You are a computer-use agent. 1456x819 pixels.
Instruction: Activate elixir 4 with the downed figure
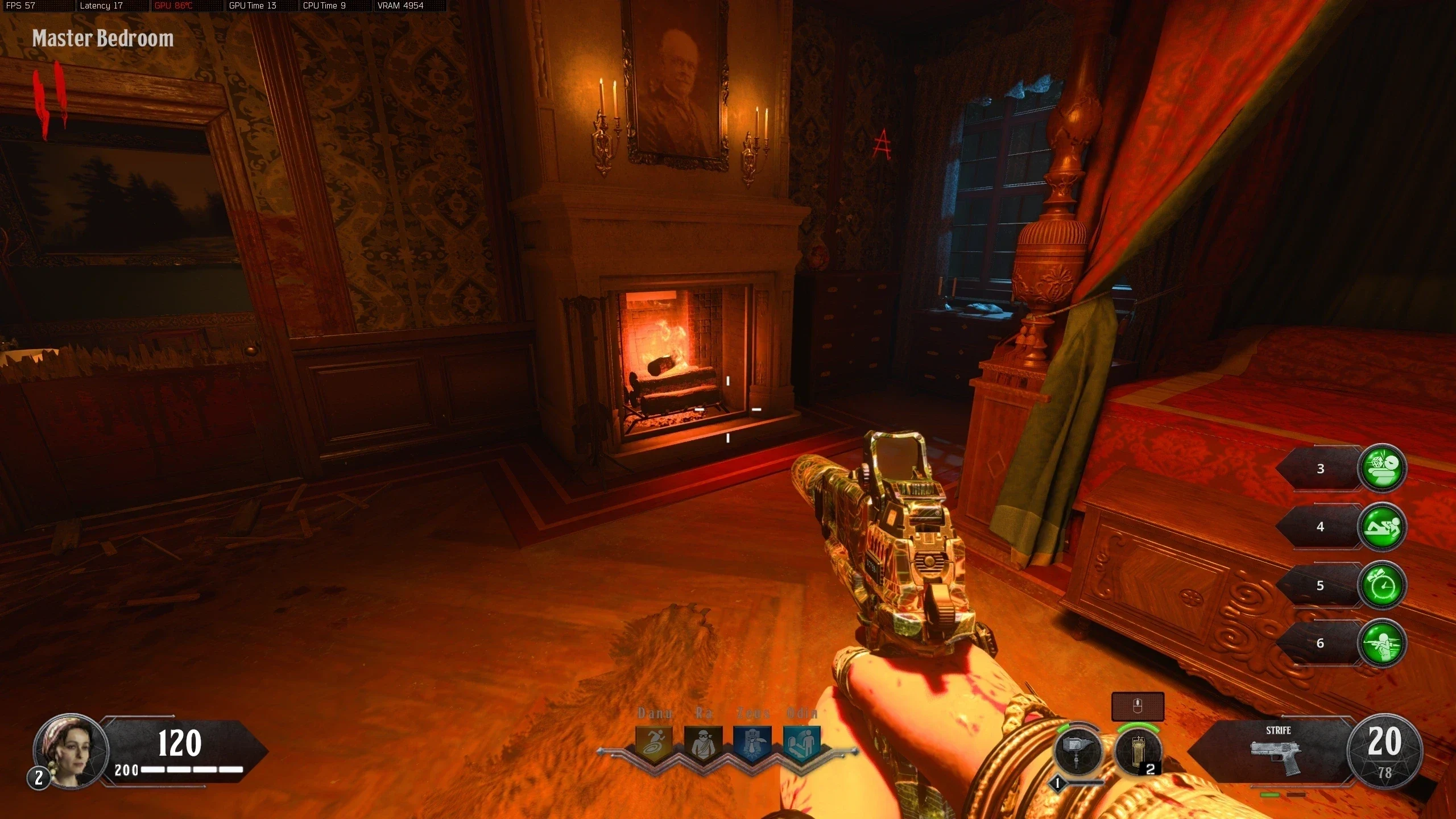point(1381,527)
